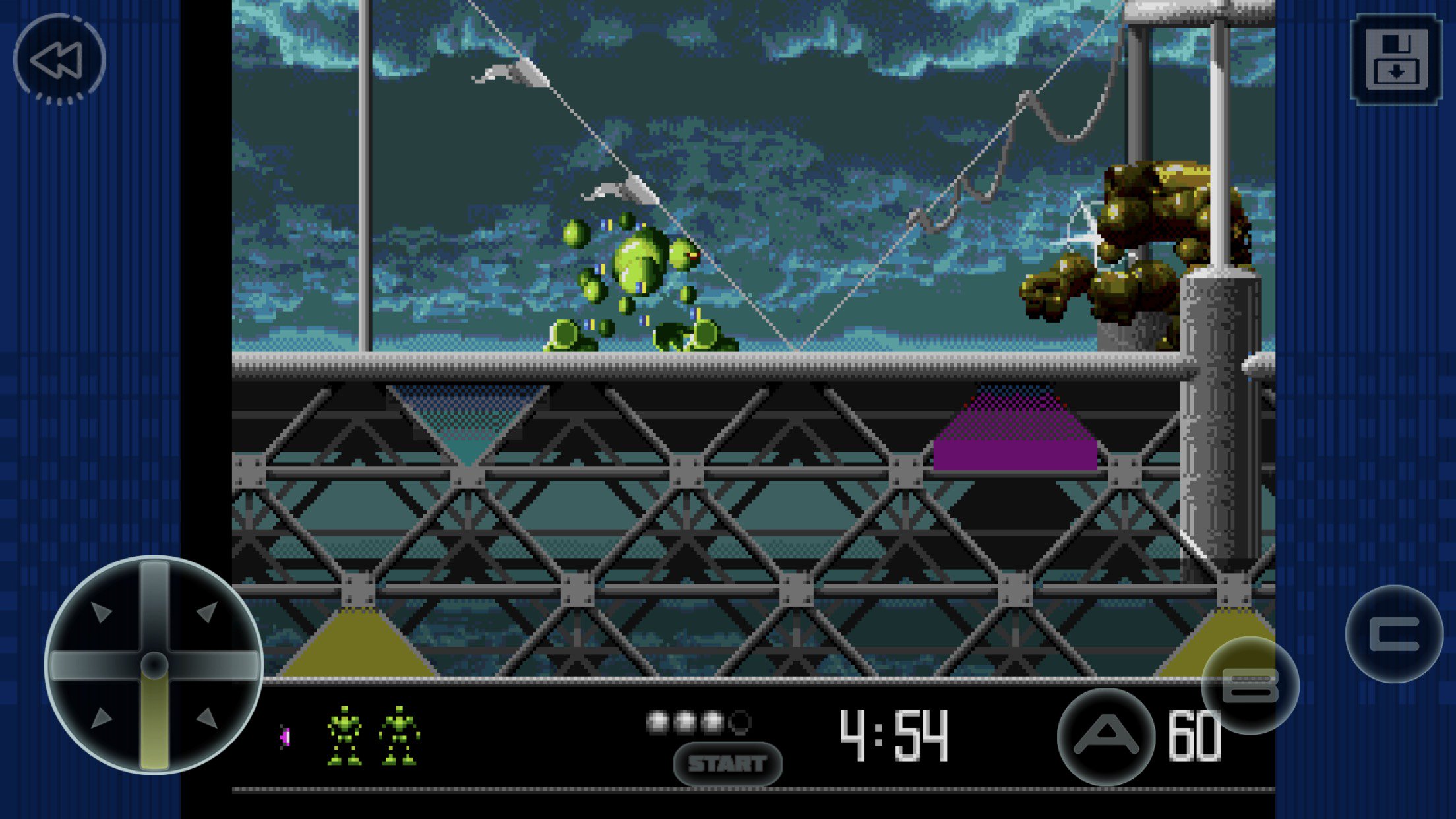Tap the empty fourth health orb
Viewport: 1456px width, 819px height.
tap(741, 723)
